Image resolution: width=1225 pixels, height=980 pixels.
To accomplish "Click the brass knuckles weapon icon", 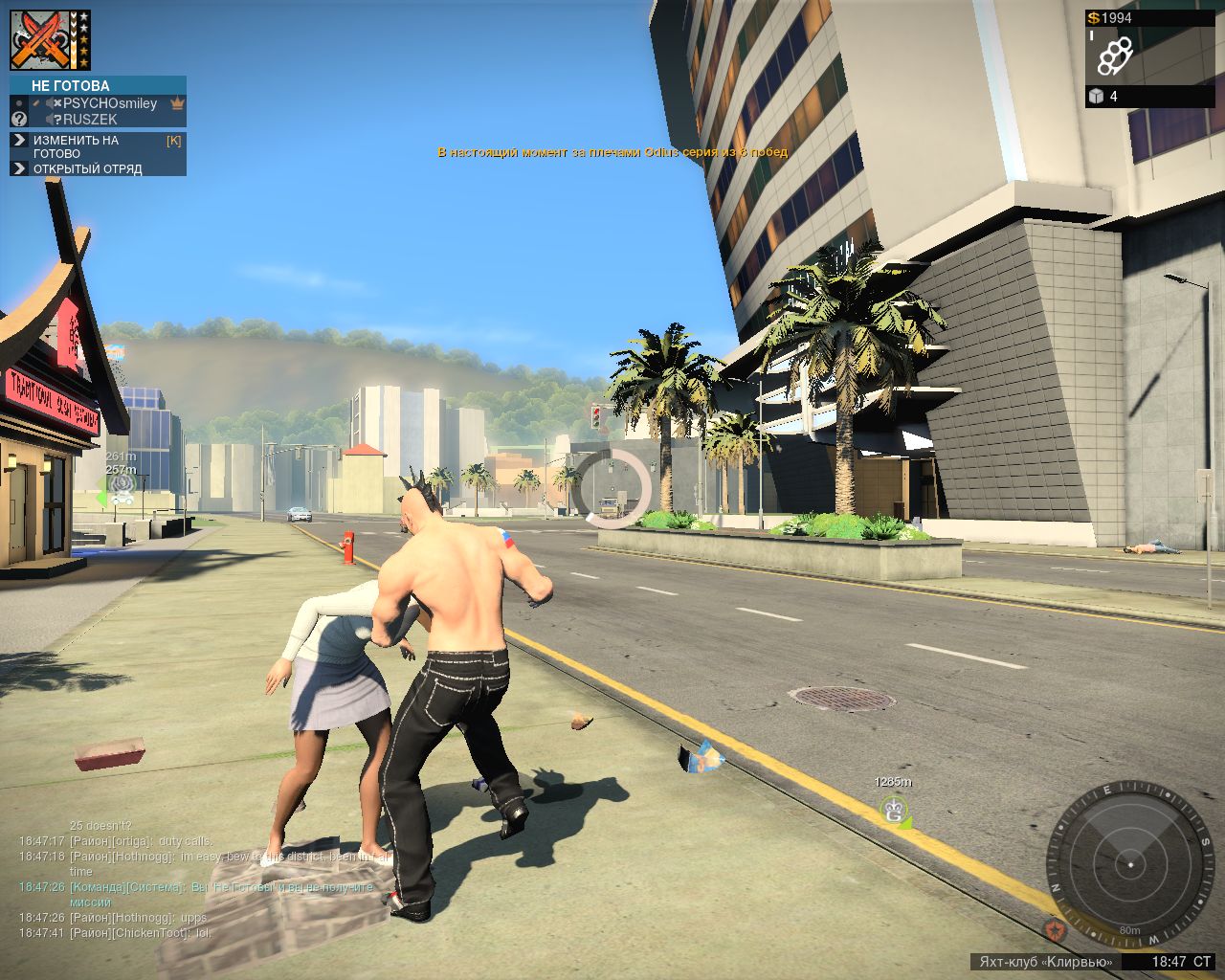I will tap(1115, 56).
